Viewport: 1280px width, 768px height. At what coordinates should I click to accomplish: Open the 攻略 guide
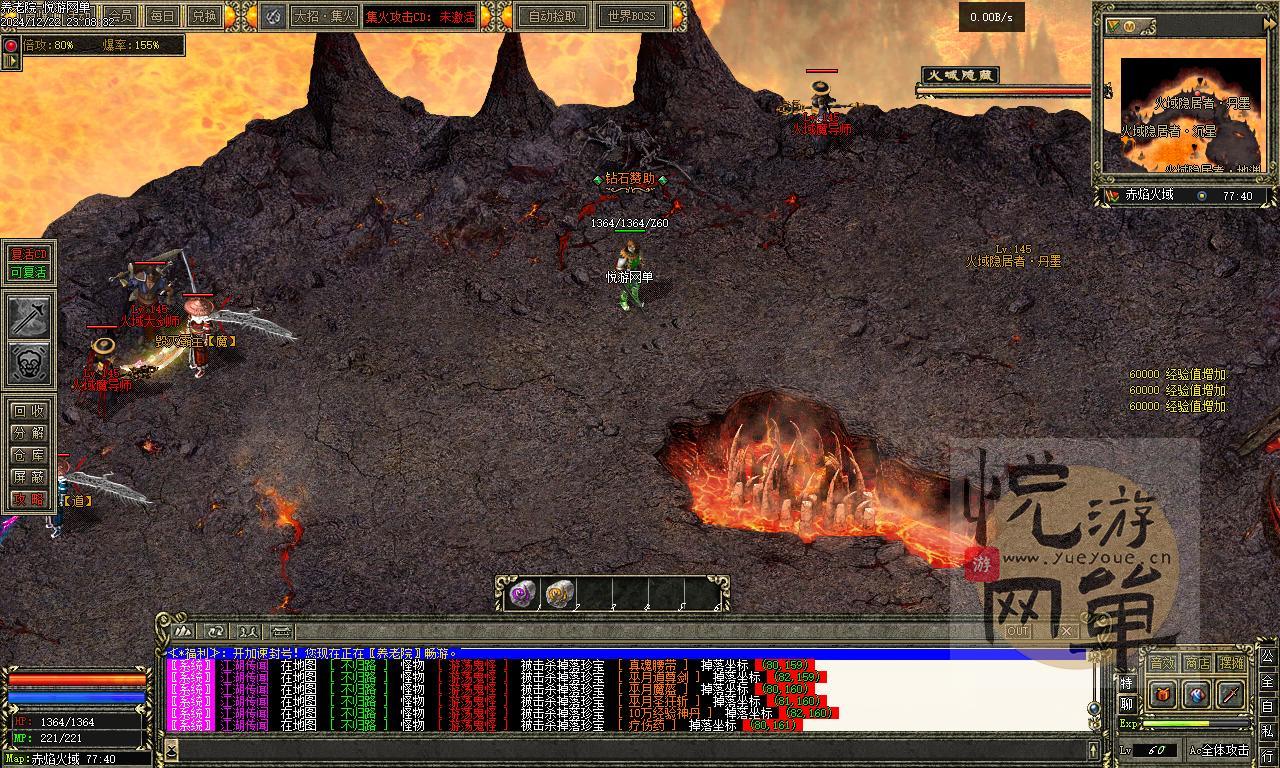point(28,499)
